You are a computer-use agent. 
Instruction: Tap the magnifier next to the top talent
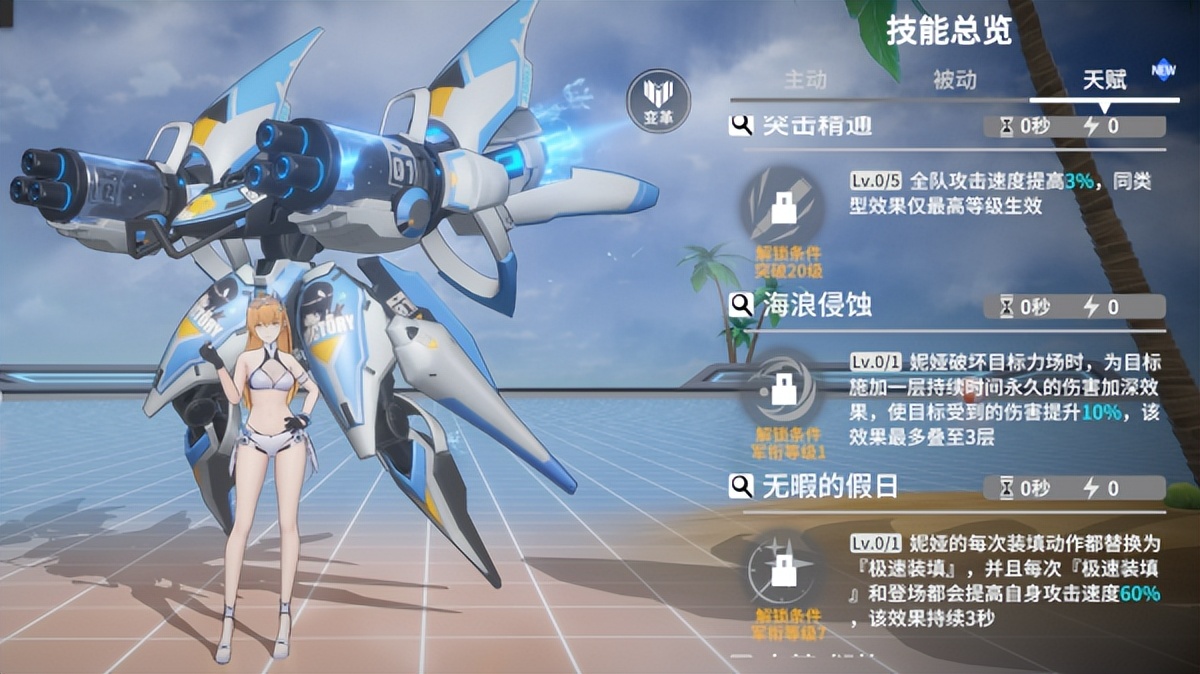pos(741,125)
